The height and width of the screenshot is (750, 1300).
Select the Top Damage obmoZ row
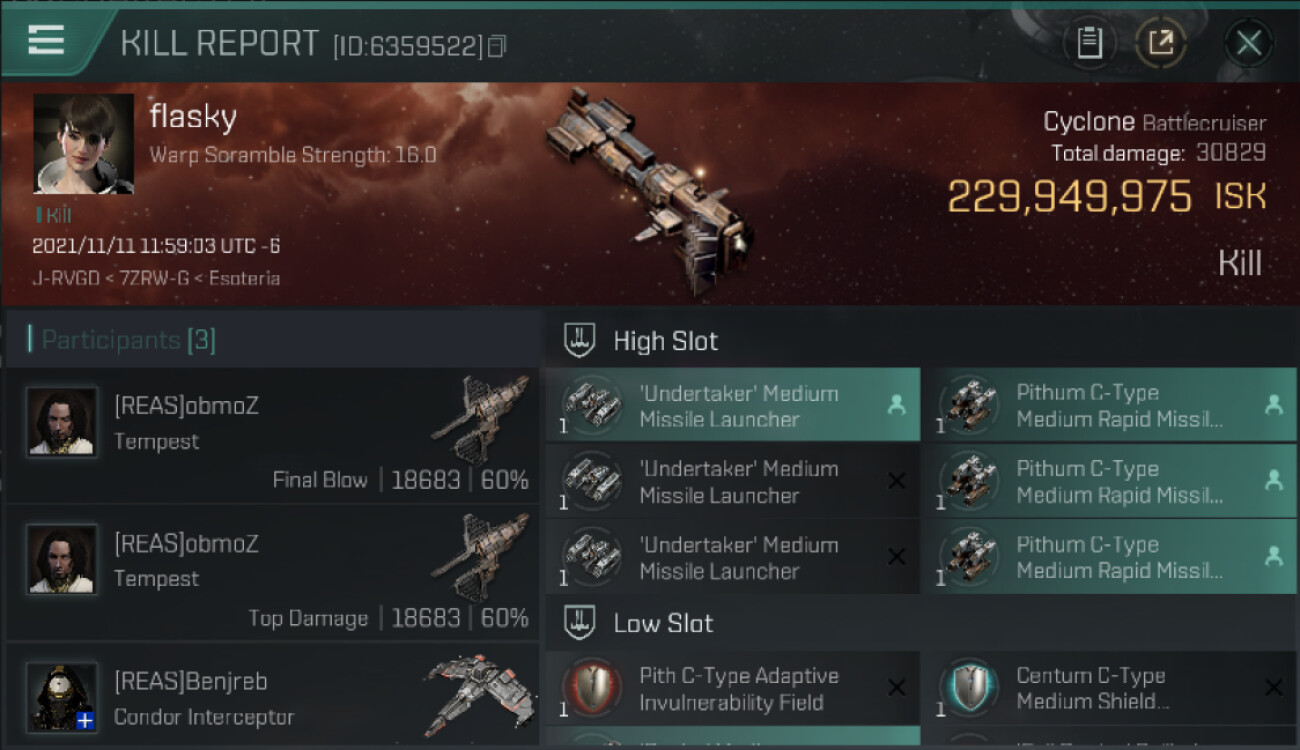click(272, 574)
